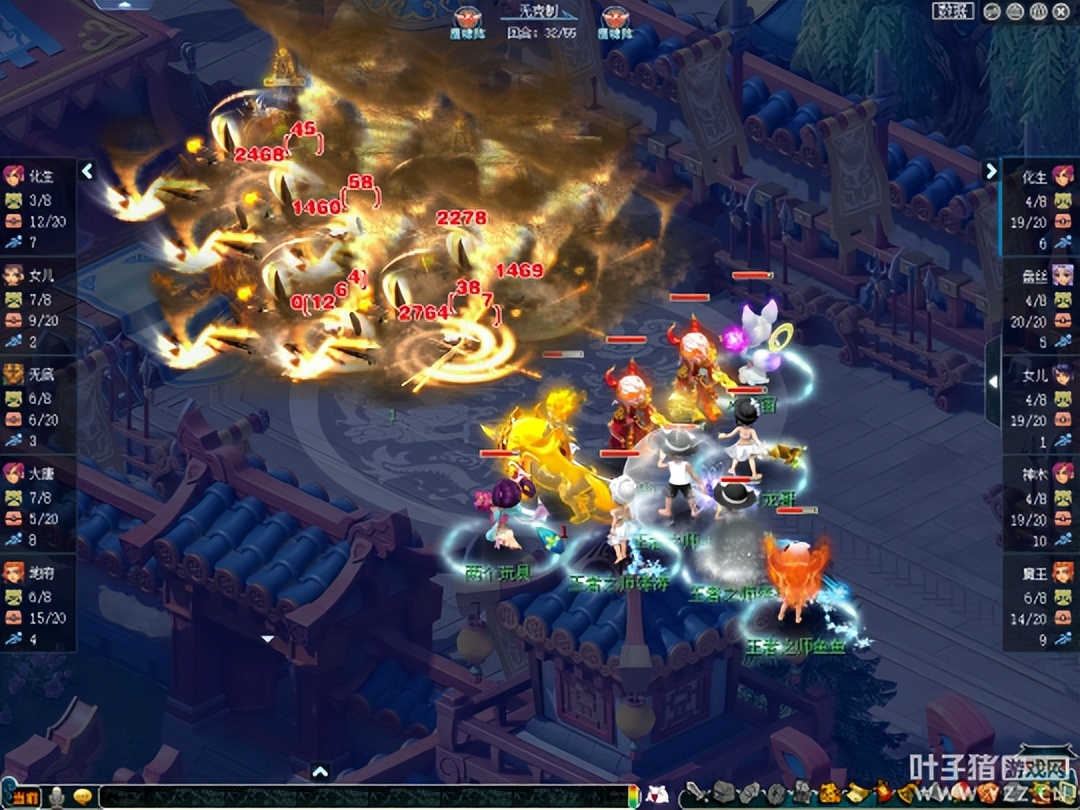Open the speech bubble emoji button
Image resolution: width=1080 pixels, height=810 pixels.
[84, 797]
